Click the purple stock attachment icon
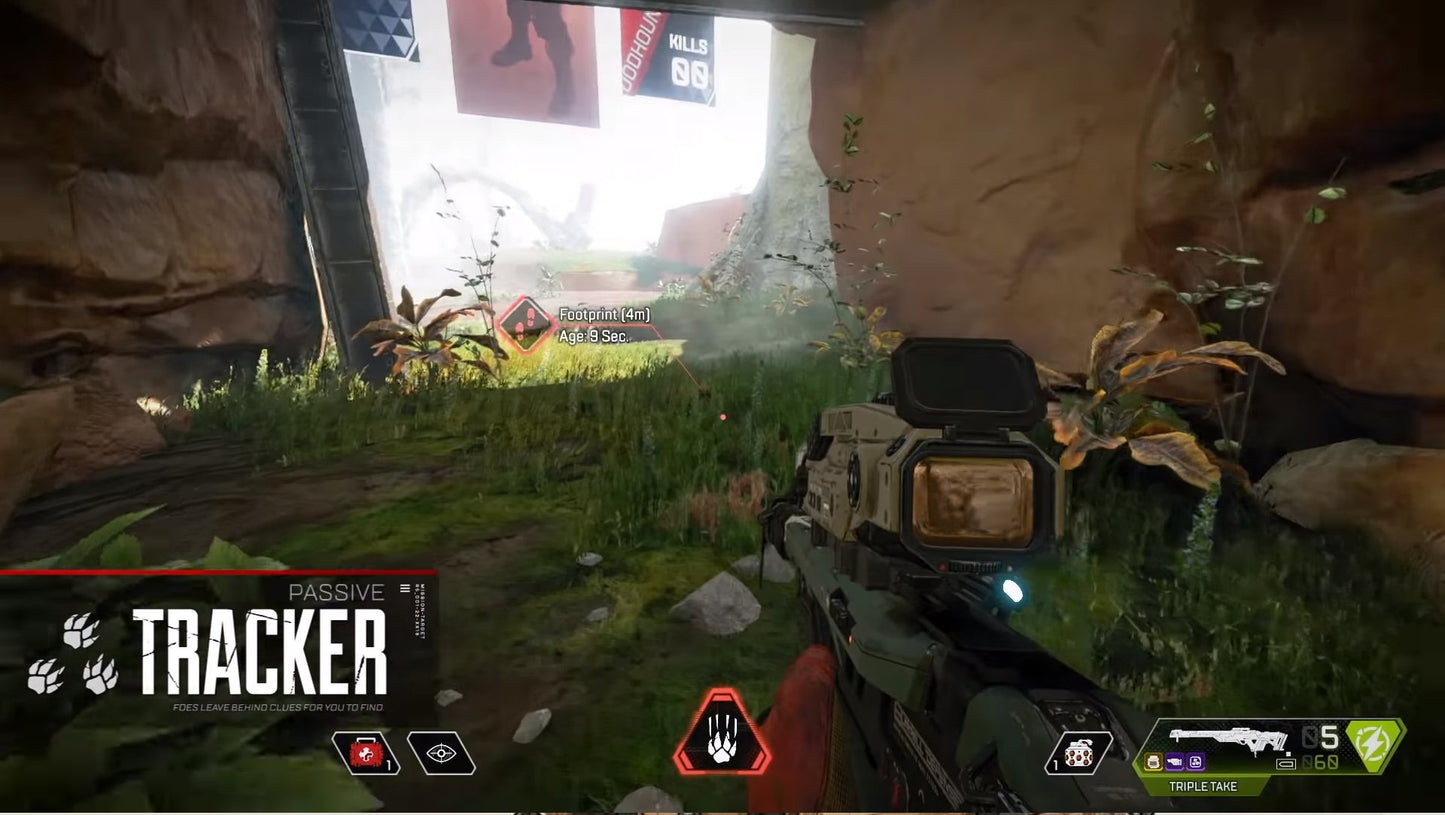The height and width of the screenshot is (815, 1445). 1194,761
